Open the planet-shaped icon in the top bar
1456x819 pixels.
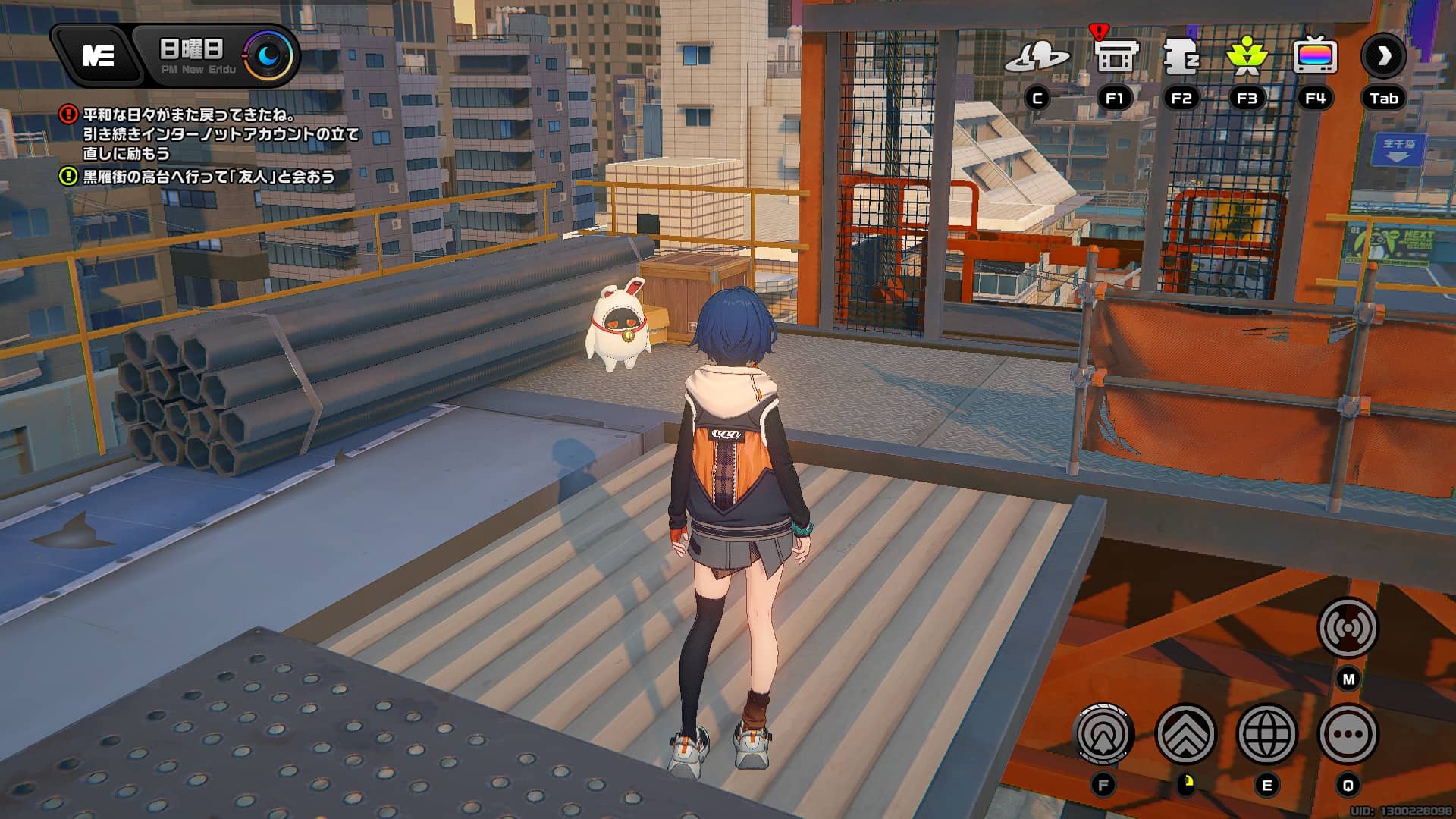(1037, 57)
